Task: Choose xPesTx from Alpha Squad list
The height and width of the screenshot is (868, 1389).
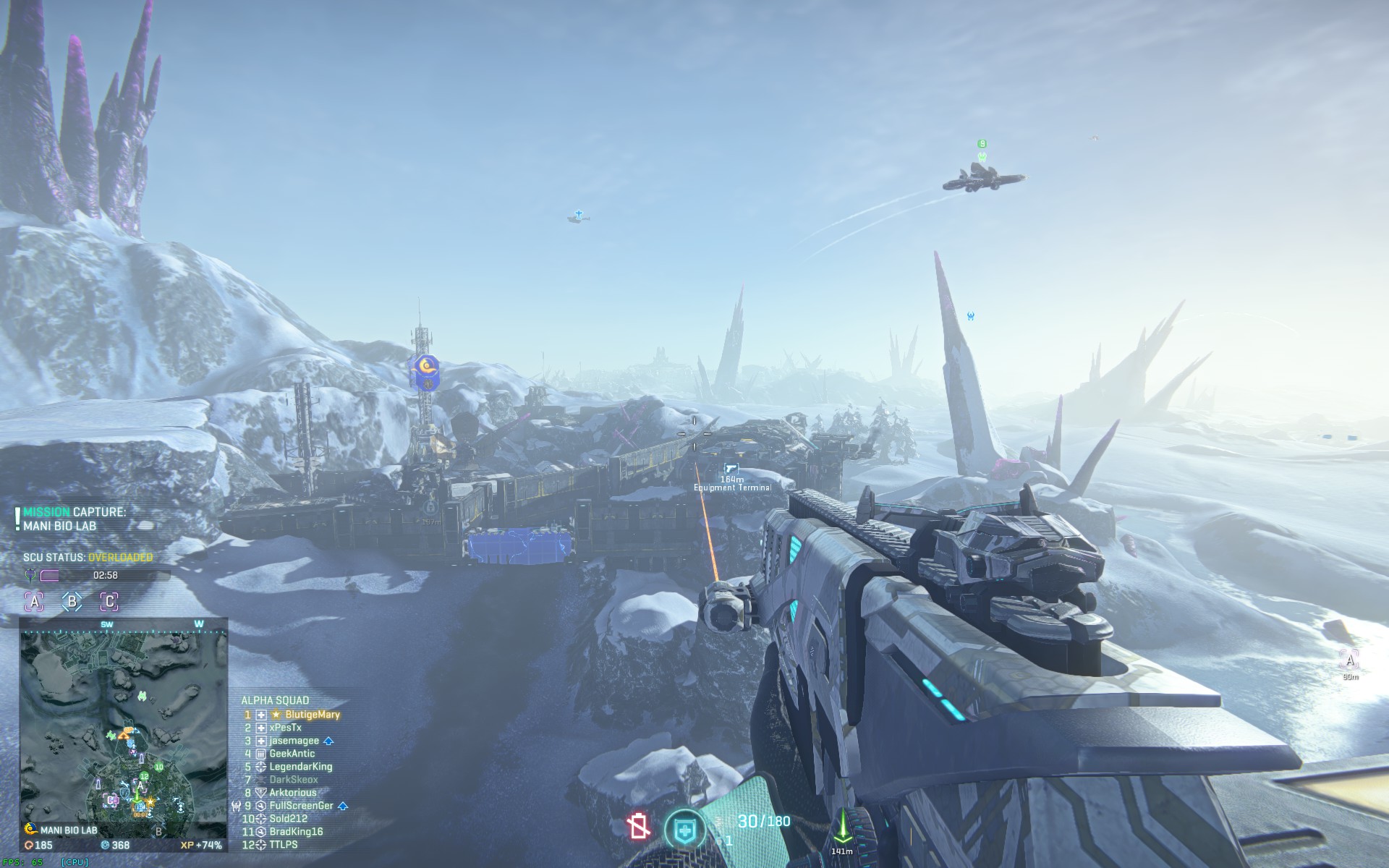Action: (x=285, y=728)
